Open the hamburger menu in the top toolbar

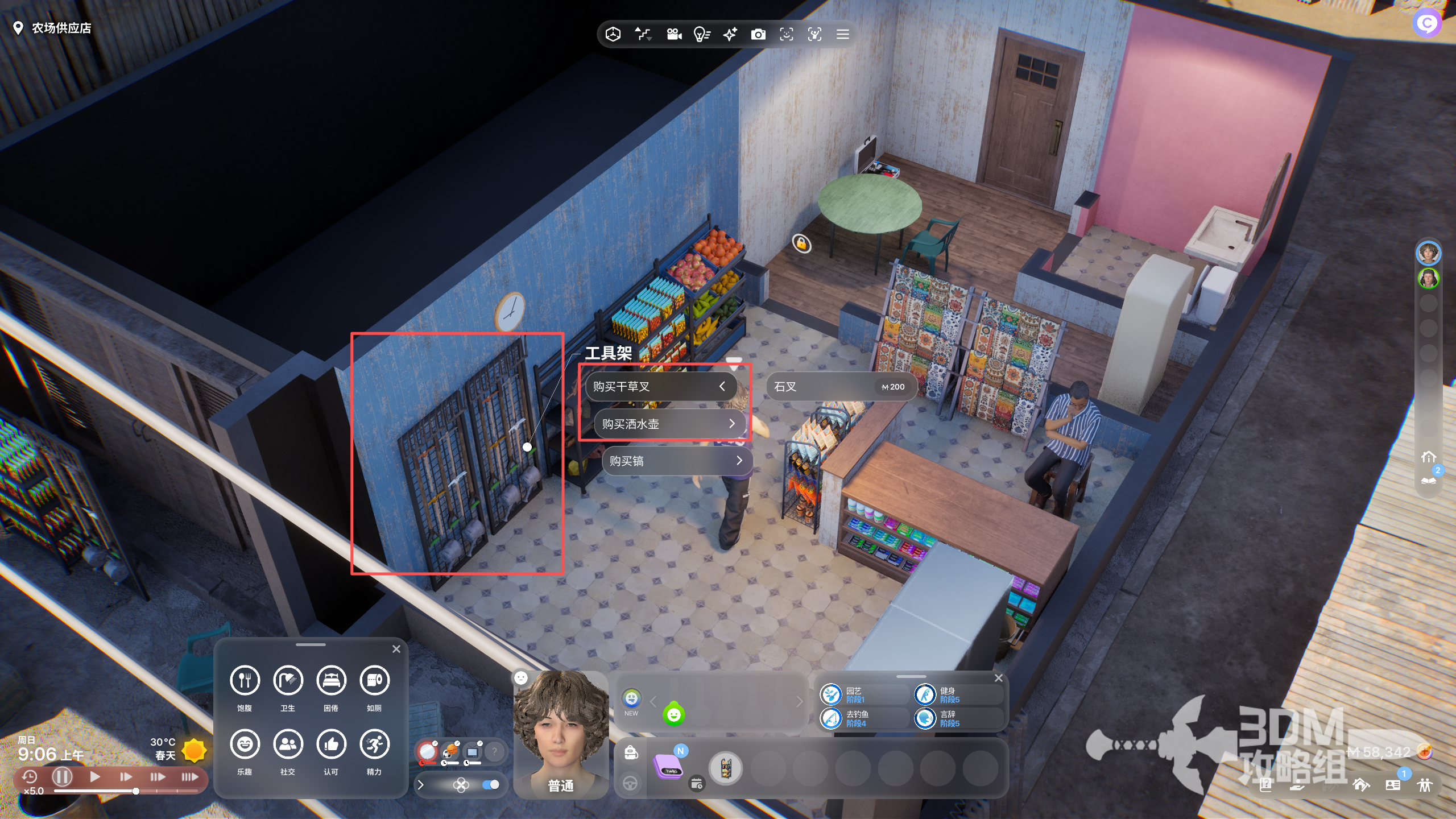843,35
